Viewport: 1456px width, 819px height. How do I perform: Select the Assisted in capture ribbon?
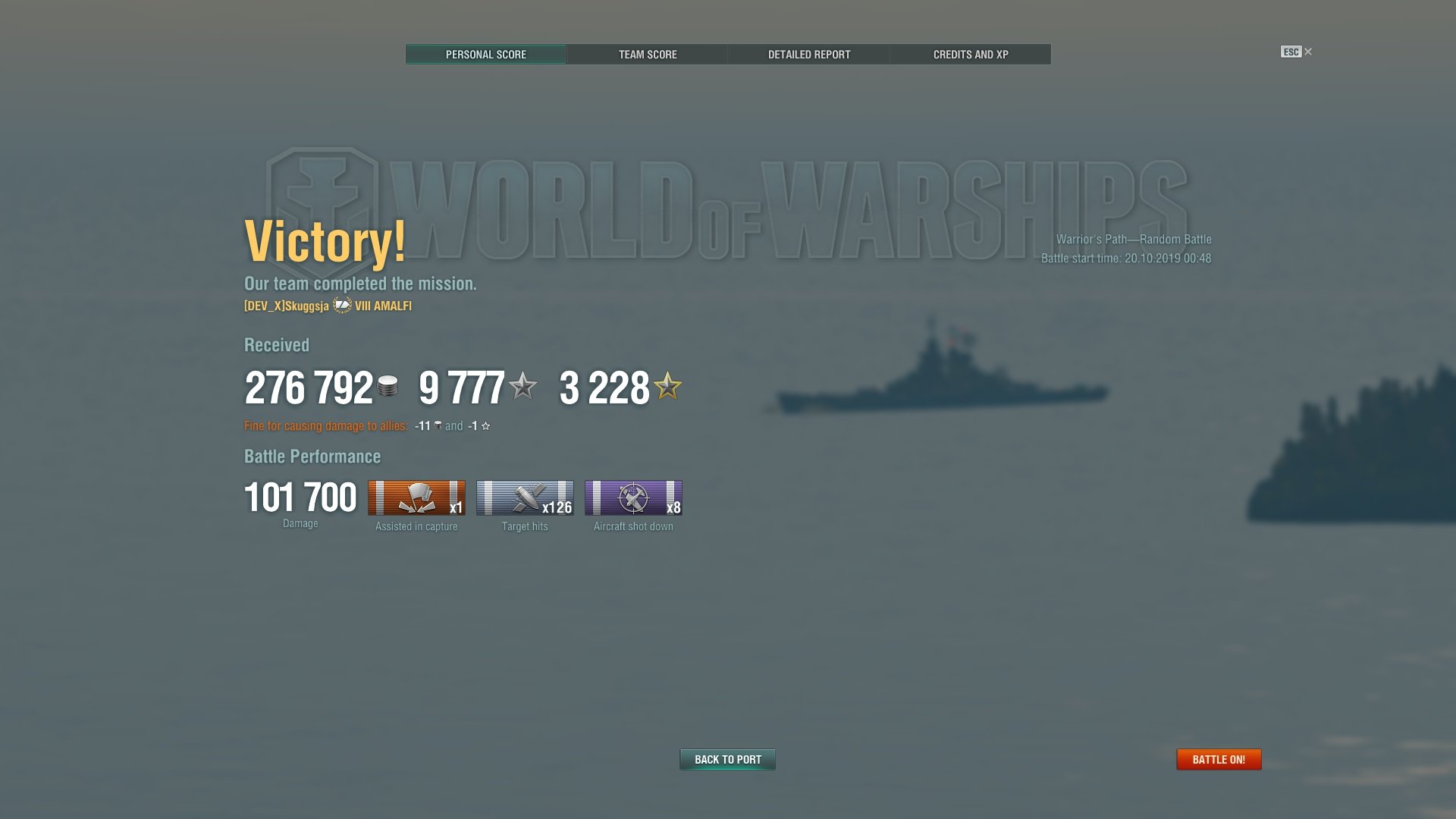[x=416, y=498]
